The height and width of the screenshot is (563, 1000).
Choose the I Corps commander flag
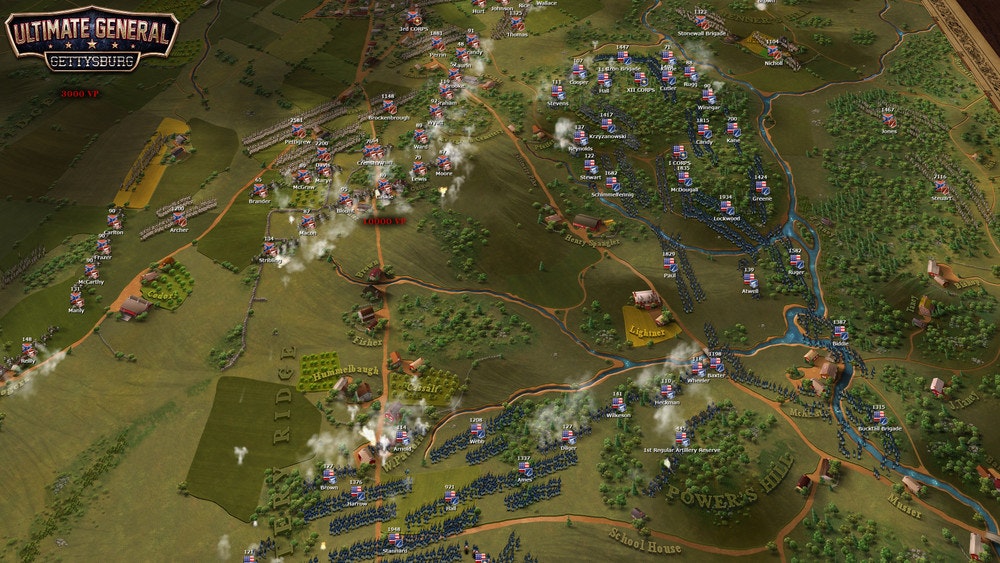point(678,151)
